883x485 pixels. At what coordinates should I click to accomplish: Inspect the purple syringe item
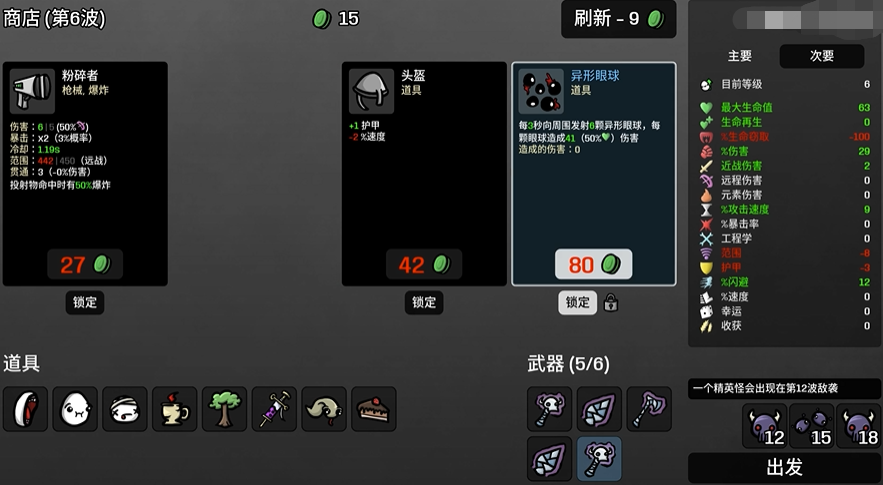[x=274, y=409]
